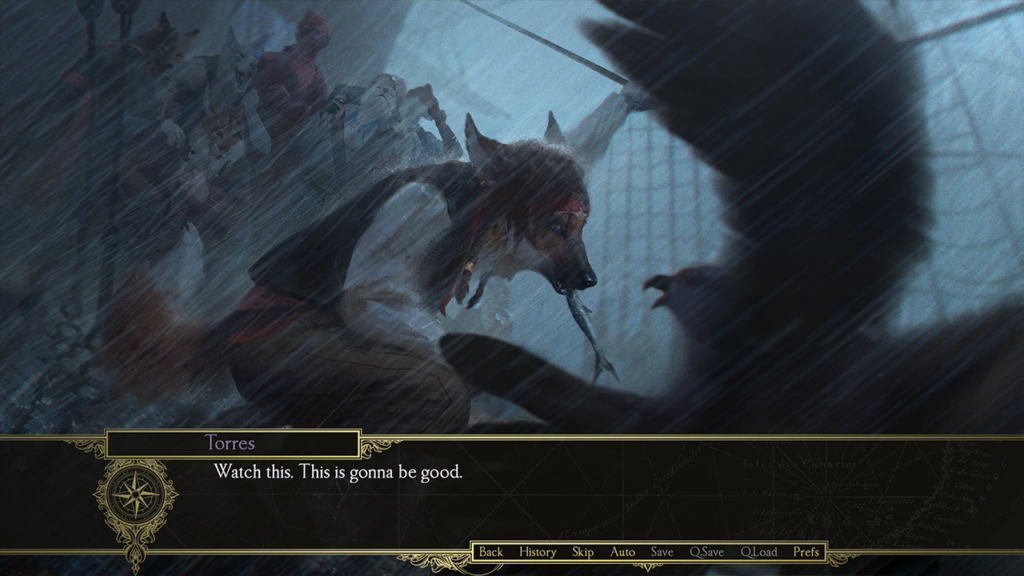Activate Skip to fast-forward dialogue
Viewport: 1024px width, 576px height.
tap(583, 552)
